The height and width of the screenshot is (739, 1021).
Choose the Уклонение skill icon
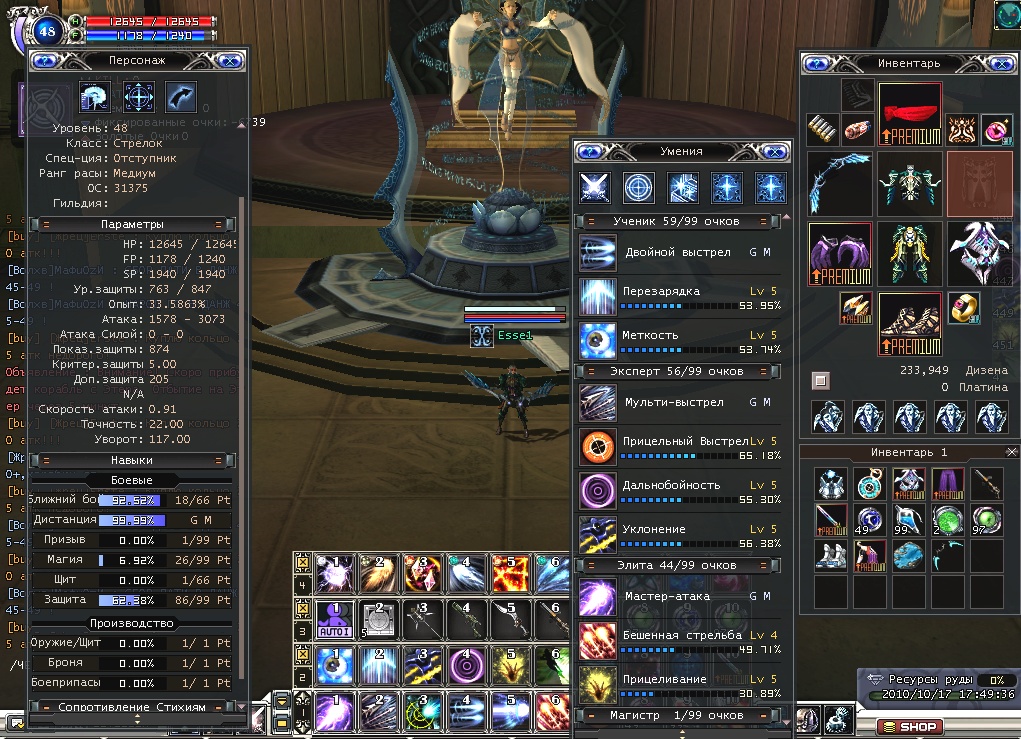pyautogui.click(x=598, y=535)
